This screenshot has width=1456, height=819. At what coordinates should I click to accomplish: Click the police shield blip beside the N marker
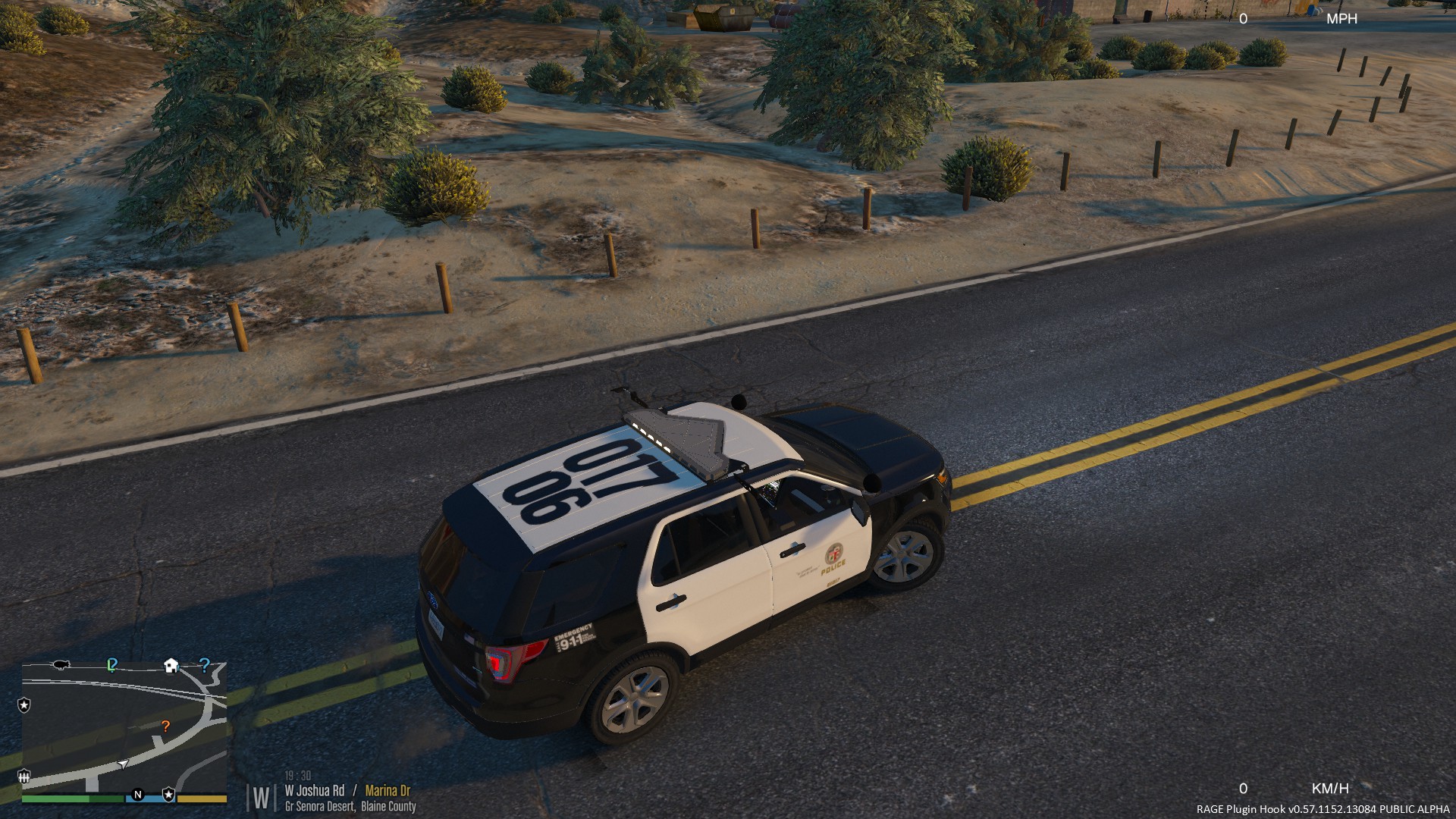pyautogui.click(x=168, y=795)
